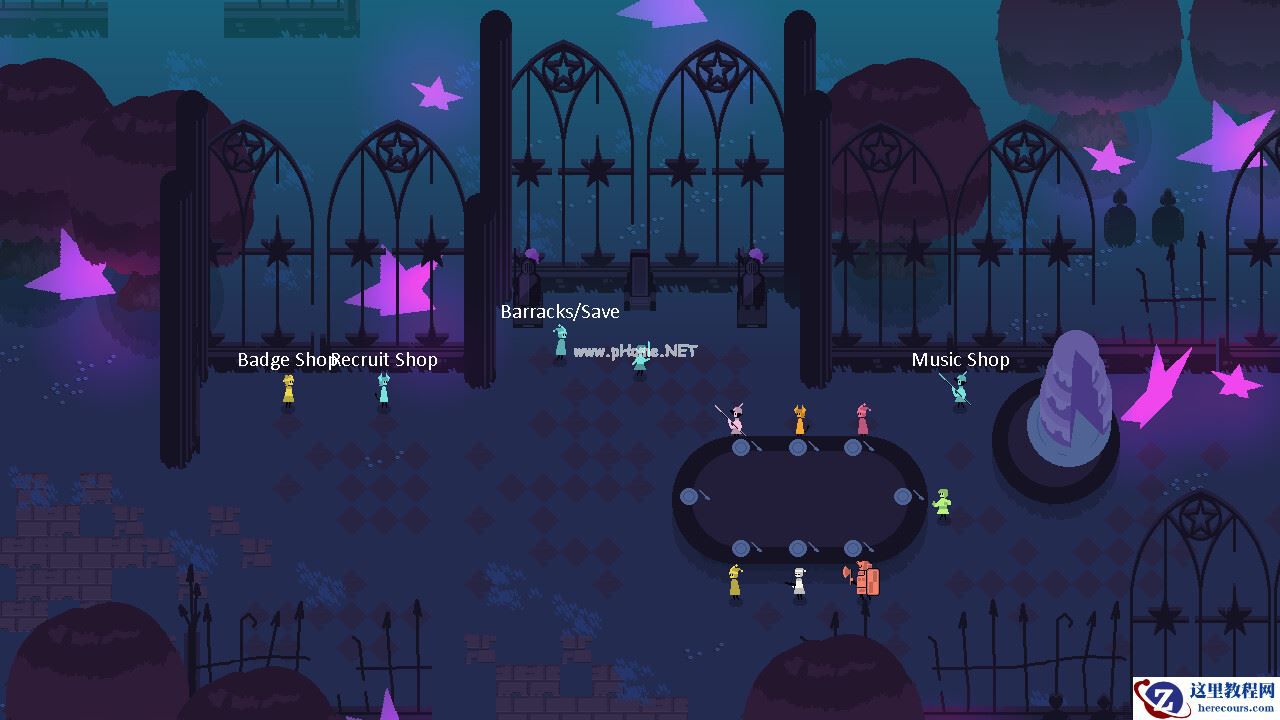This screenshot has width=1280, height=720.
Task: Select the Badge Shop label
Action: pyautogui.click(x=284, y=360)
